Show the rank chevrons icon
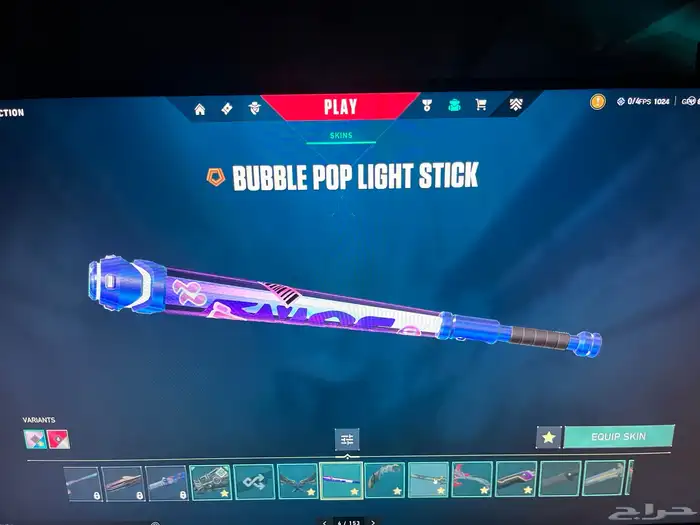 pos(515,104)
